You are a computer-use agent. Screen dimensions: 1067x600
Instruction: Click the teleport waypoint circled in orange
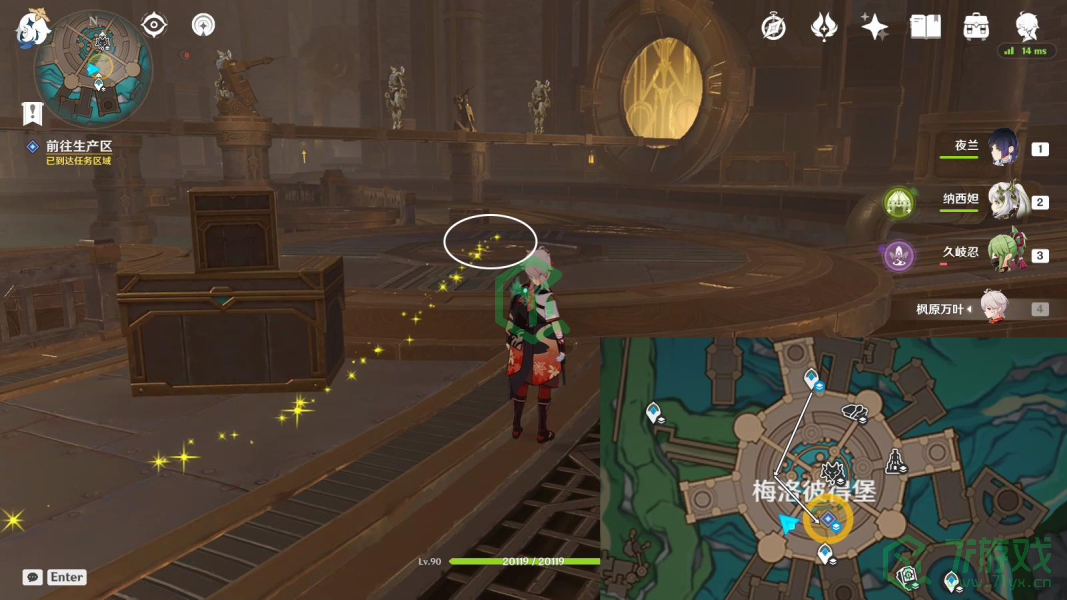(828, 518)
